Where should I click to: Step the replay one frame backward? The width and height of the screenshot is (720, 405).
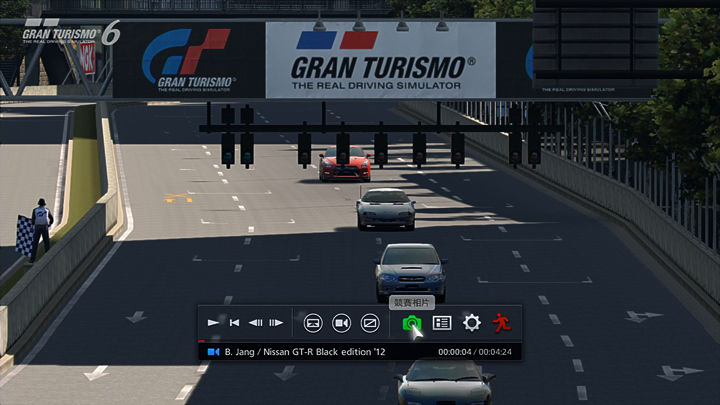pos(255,323)
